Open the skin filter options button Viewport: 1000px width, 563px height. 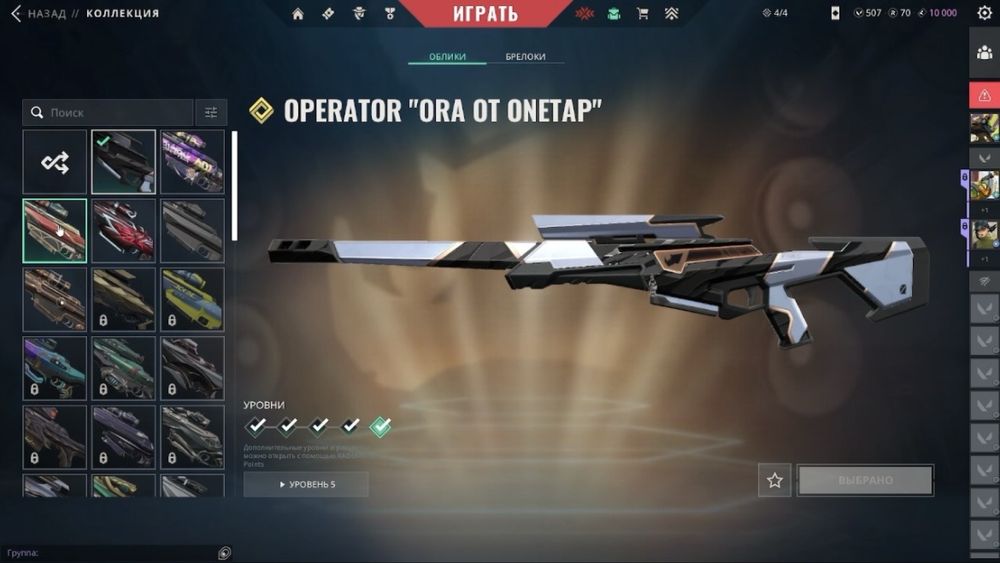pos(210,113)
